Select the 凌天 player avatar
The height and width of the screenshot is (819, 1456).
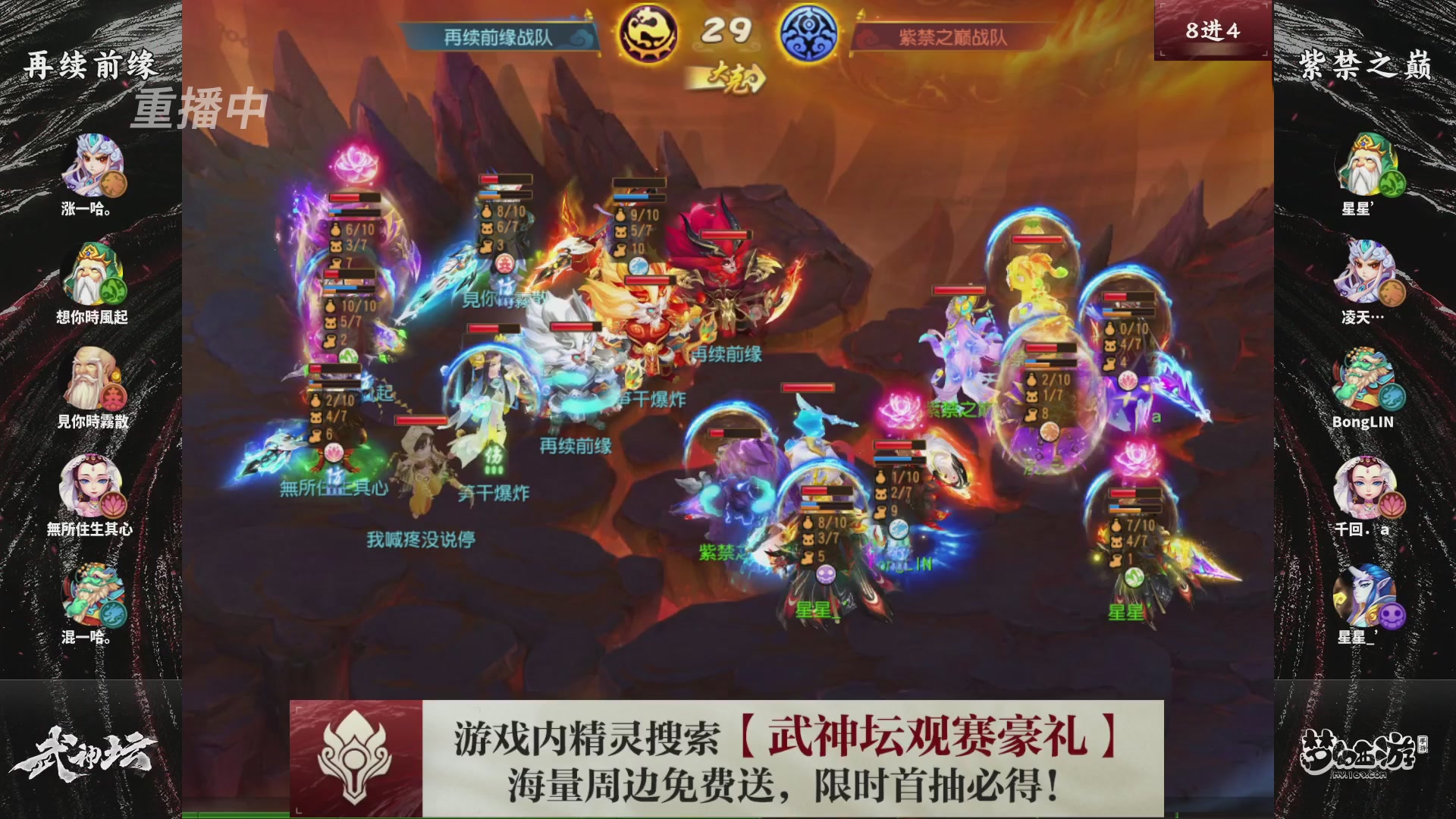click(1367, 273)
